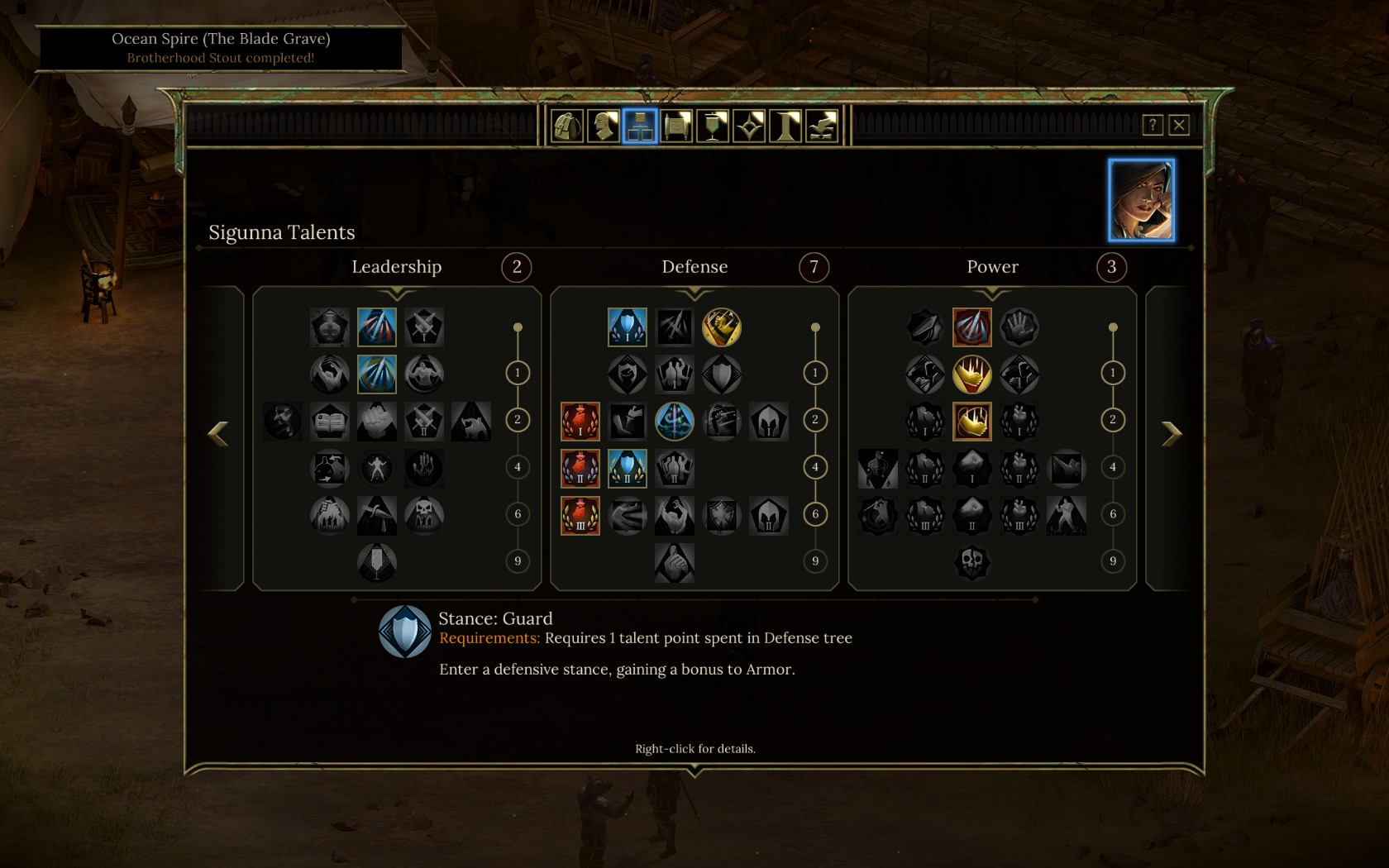The image size is (1389, 868).
Task: Open the character head profile tab
Action: [x=604, y=126]
